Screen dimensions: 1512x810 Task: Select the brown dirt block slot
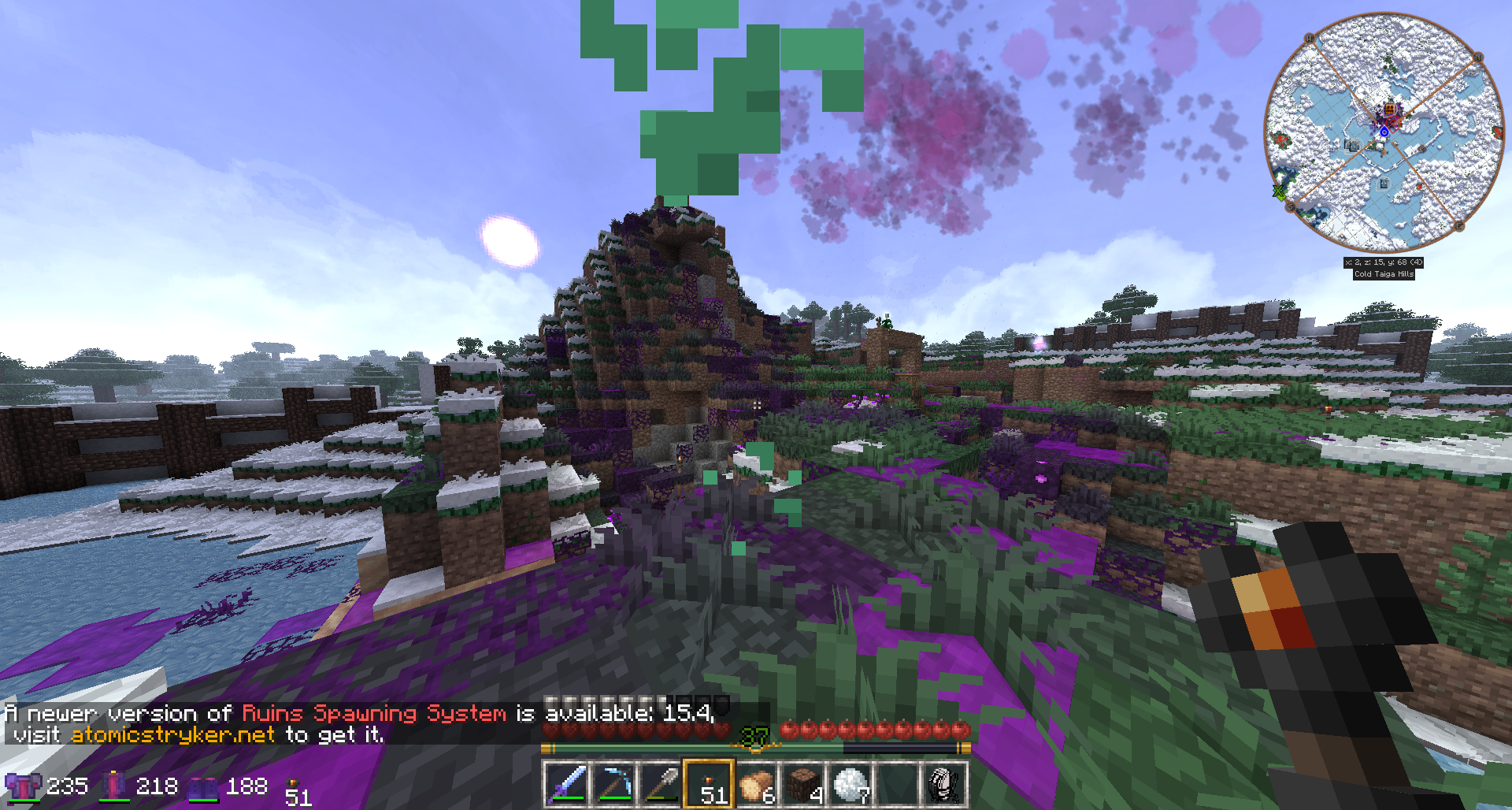click(802, 784)
